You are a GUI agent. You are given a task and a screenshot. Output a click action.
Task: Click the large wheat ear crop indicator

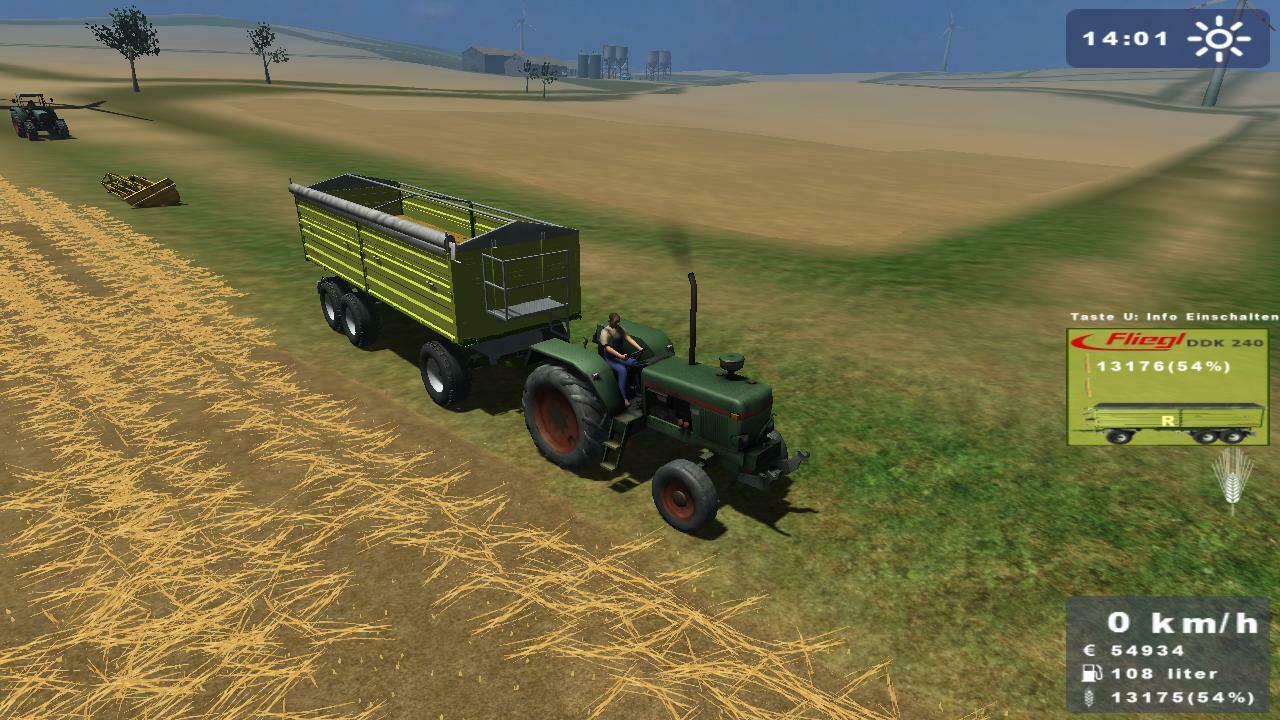(1233, 480)
